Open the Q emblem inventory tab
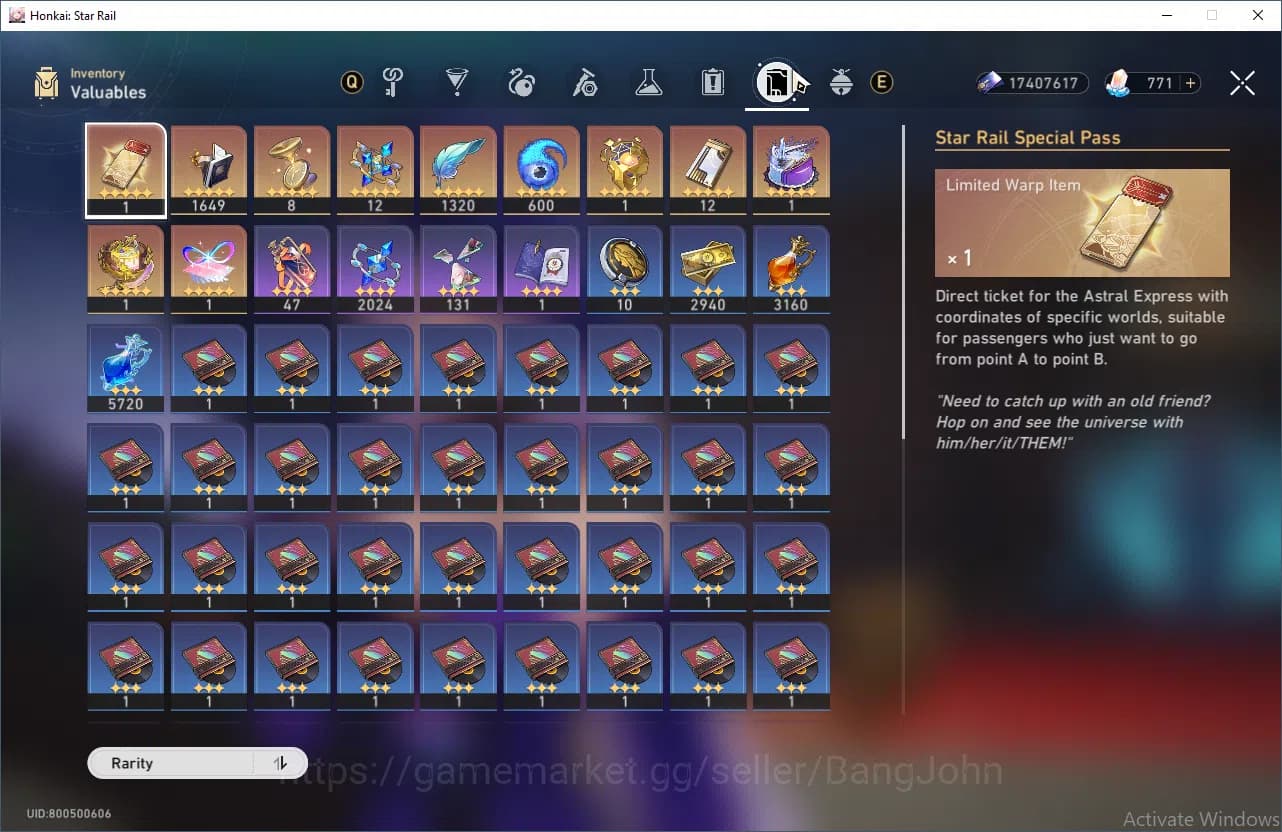 pyautogui.click(x=351, y=83)
